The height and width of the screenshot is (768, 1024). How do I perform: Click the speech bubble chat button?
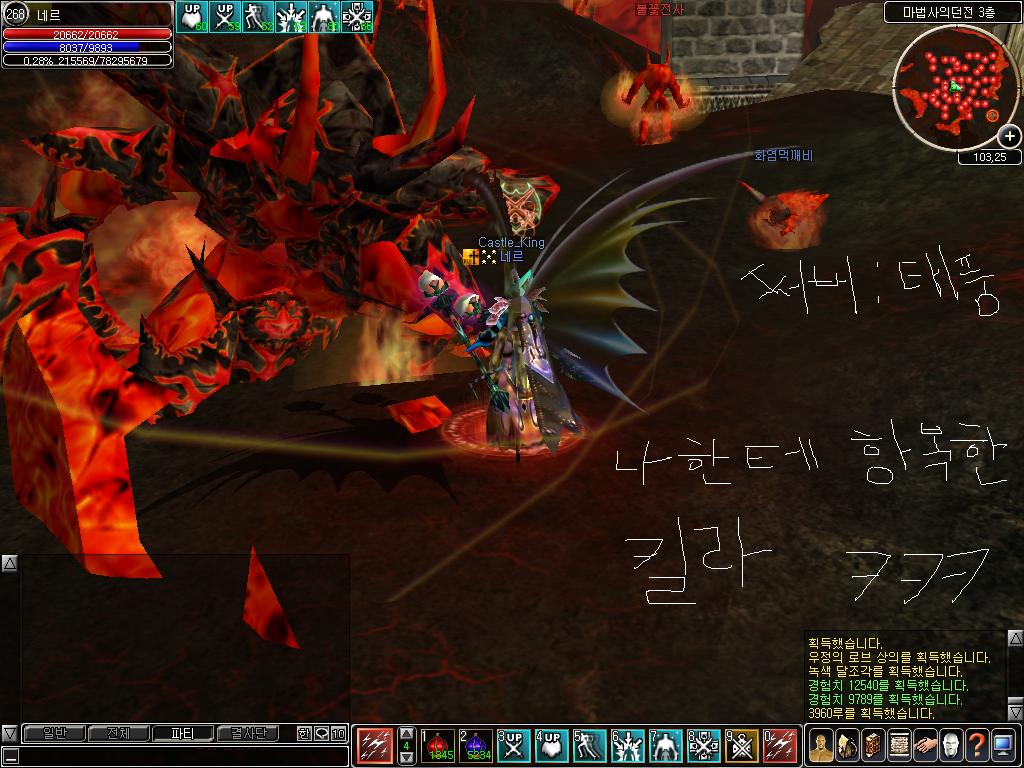point(321,733)
